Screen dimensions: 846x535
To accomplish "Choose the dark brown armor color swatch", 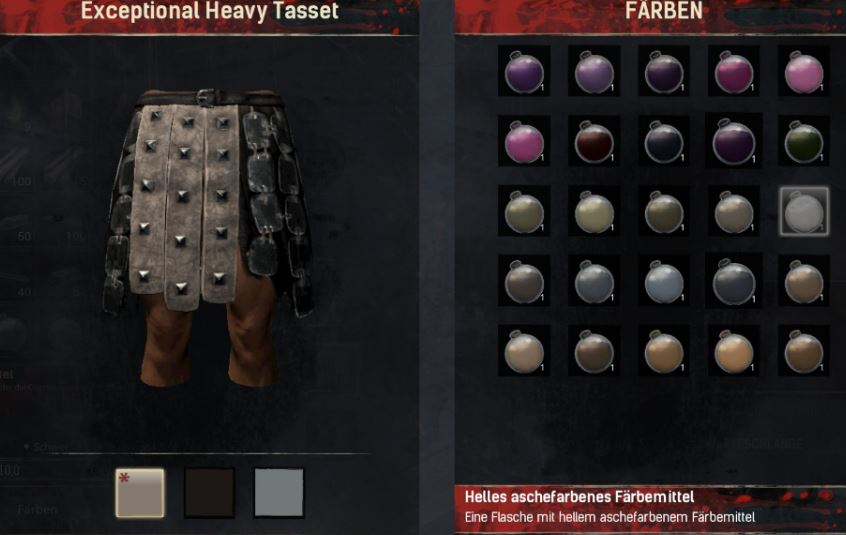I will click(x=209, y=492).
